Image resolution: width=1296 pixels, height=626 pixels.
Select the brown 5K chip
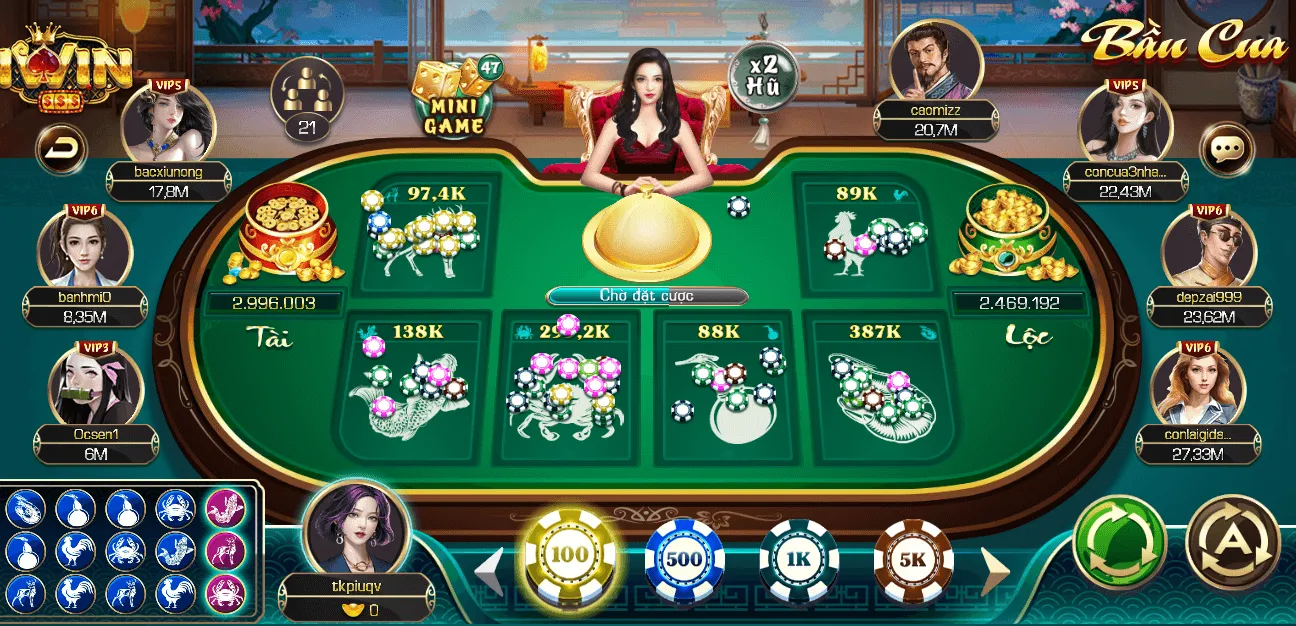coord(913,560)
